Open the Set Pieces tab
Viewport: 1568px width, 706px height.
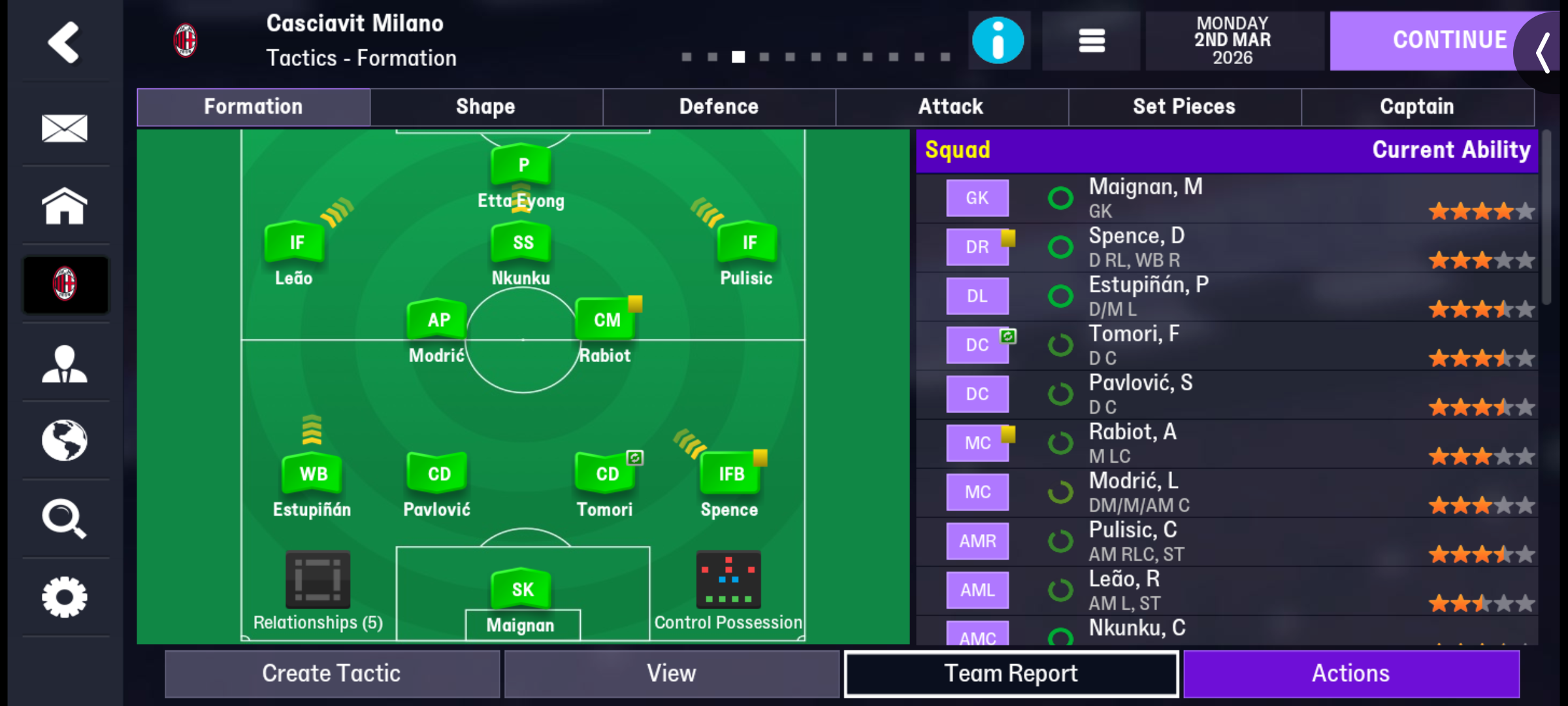click(1184, 107)
